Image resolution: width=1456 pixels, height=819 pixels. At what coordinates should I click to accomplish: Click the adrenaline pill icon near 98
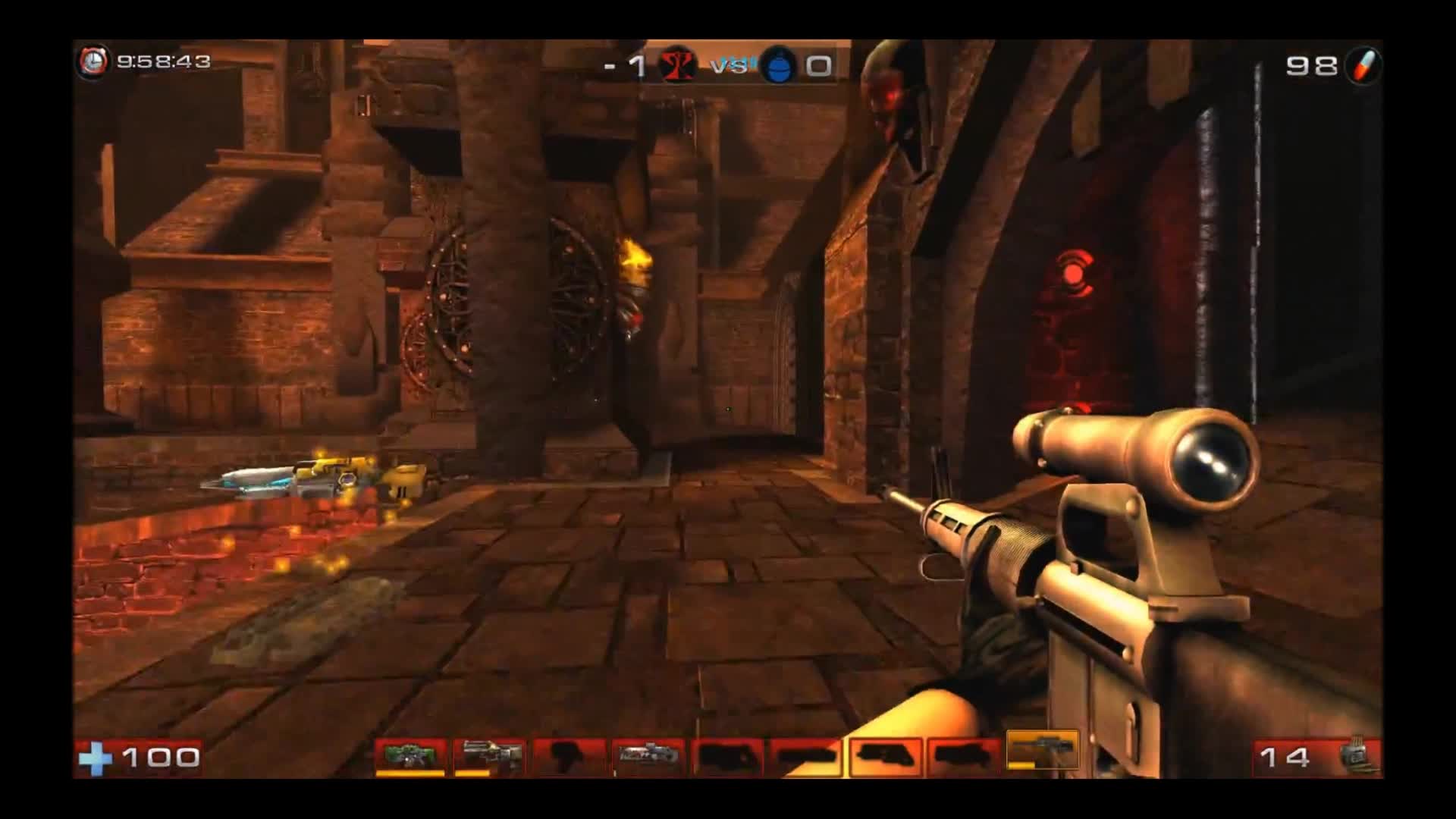click(x=1363, y=65)
